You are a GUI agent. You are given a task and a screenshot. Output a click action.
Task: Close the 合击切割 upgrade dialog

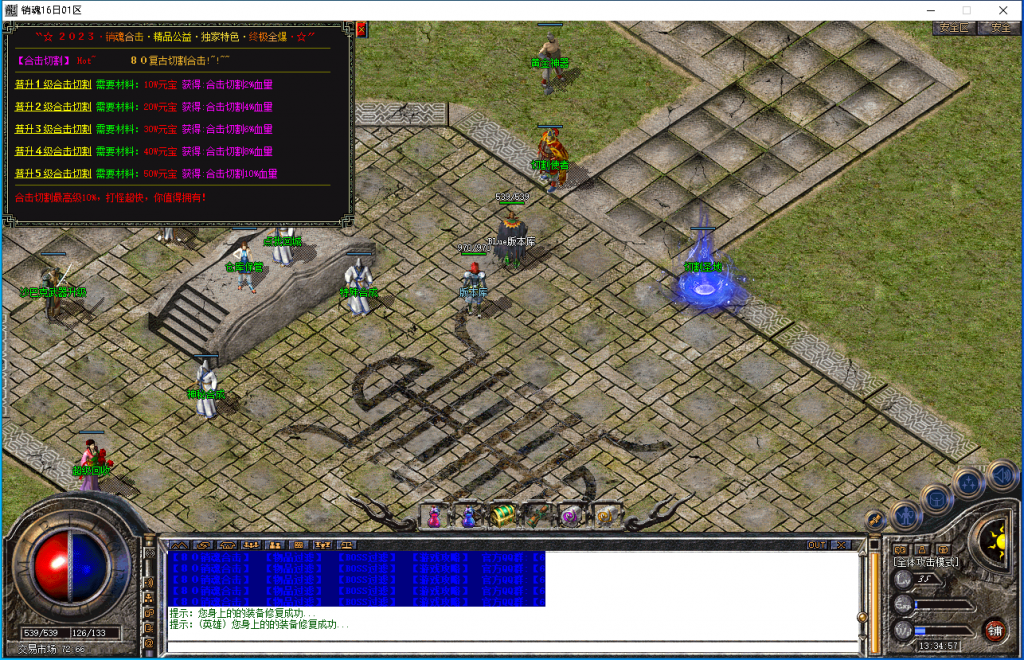(361, 30)
